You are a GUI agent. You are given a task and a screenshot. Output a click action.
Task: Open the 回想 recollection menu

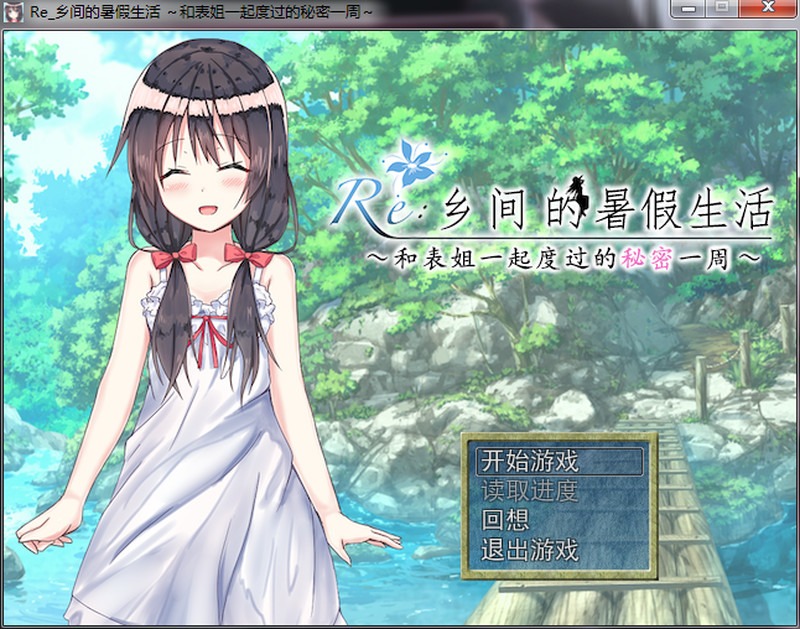(x=506, y=521)
